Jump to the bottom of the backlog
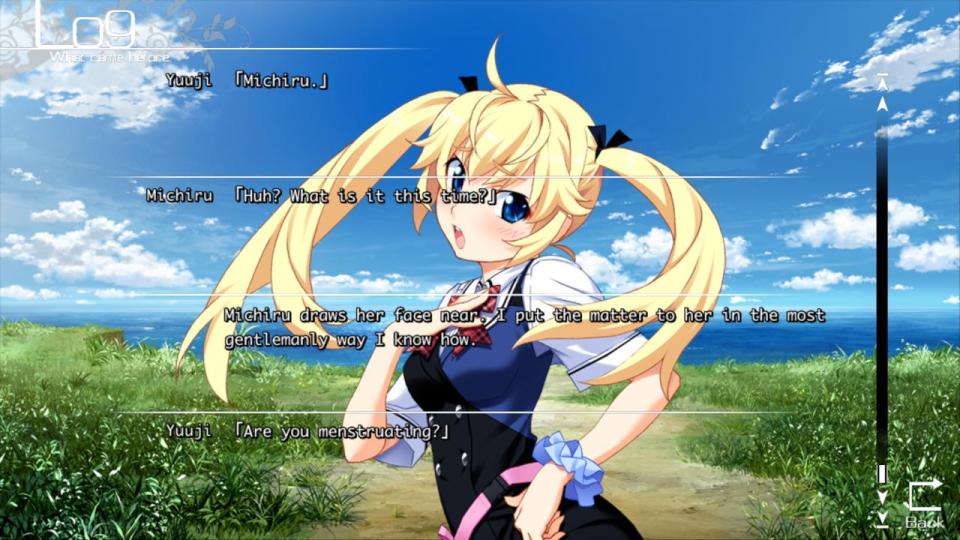960x540 pixels. (x=882, y=518)
